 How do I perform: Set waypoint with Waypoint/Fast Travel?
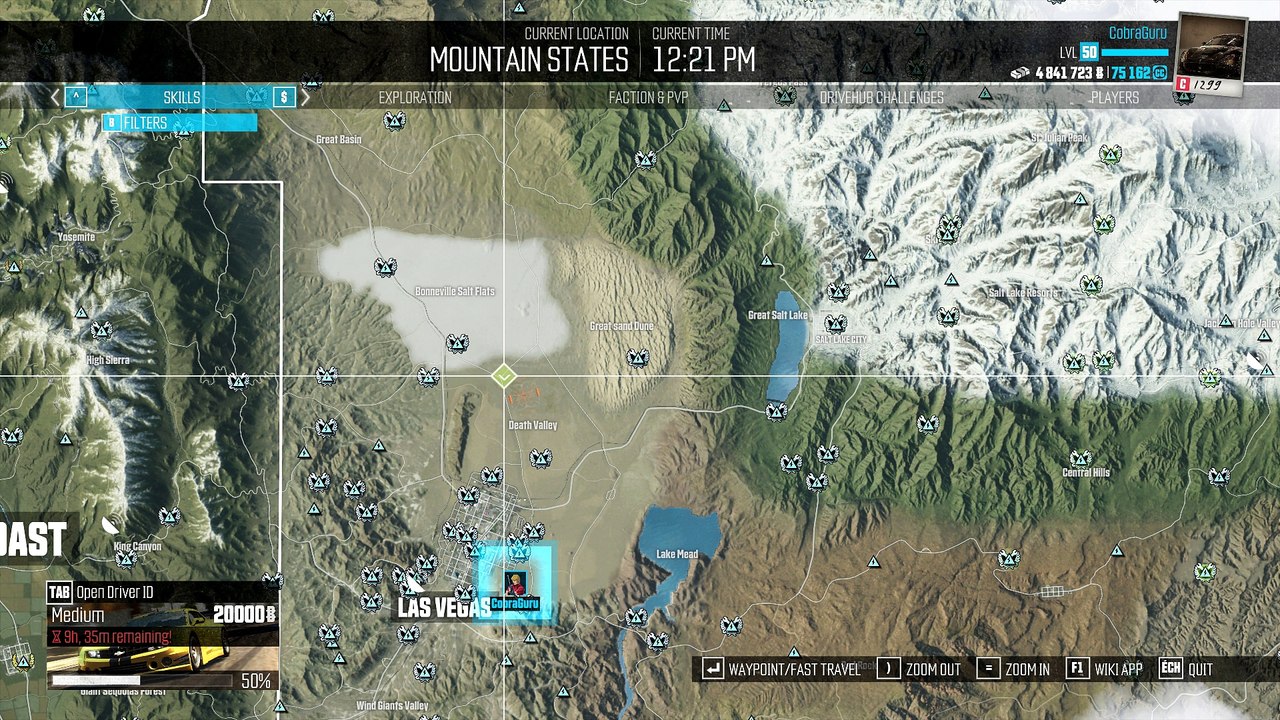pyautogui.click(x=781, y=669)
